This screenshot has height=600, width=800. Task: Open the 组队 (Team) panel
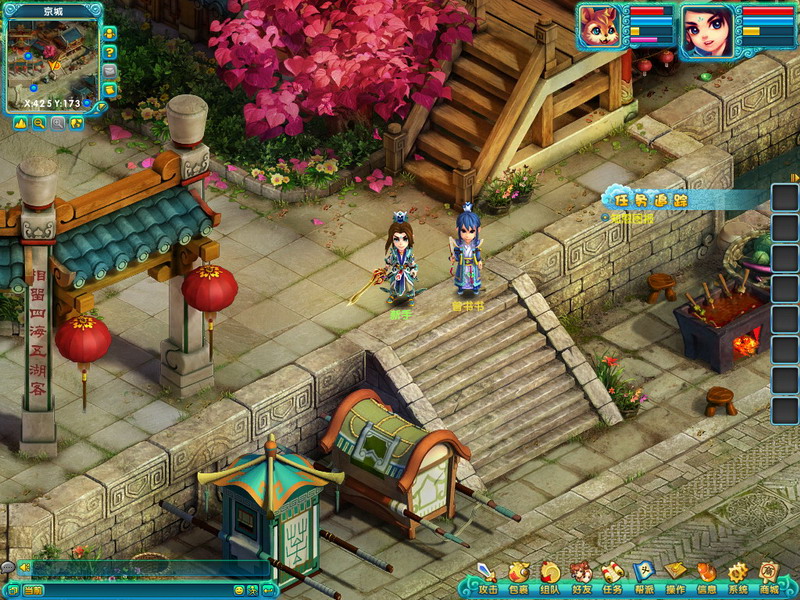pyautogui.click(x=550, y=576)
